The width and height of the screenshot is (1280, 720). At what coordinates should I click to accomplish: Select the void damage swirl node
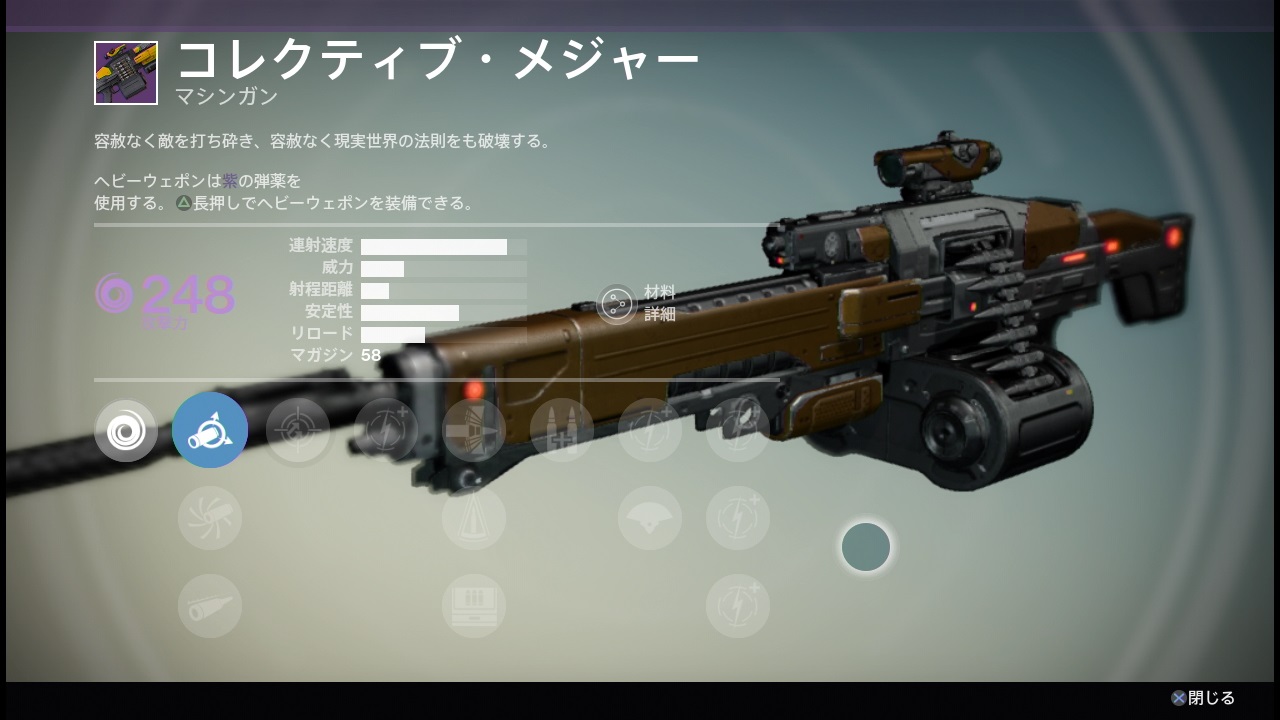[x=126, y=431]
